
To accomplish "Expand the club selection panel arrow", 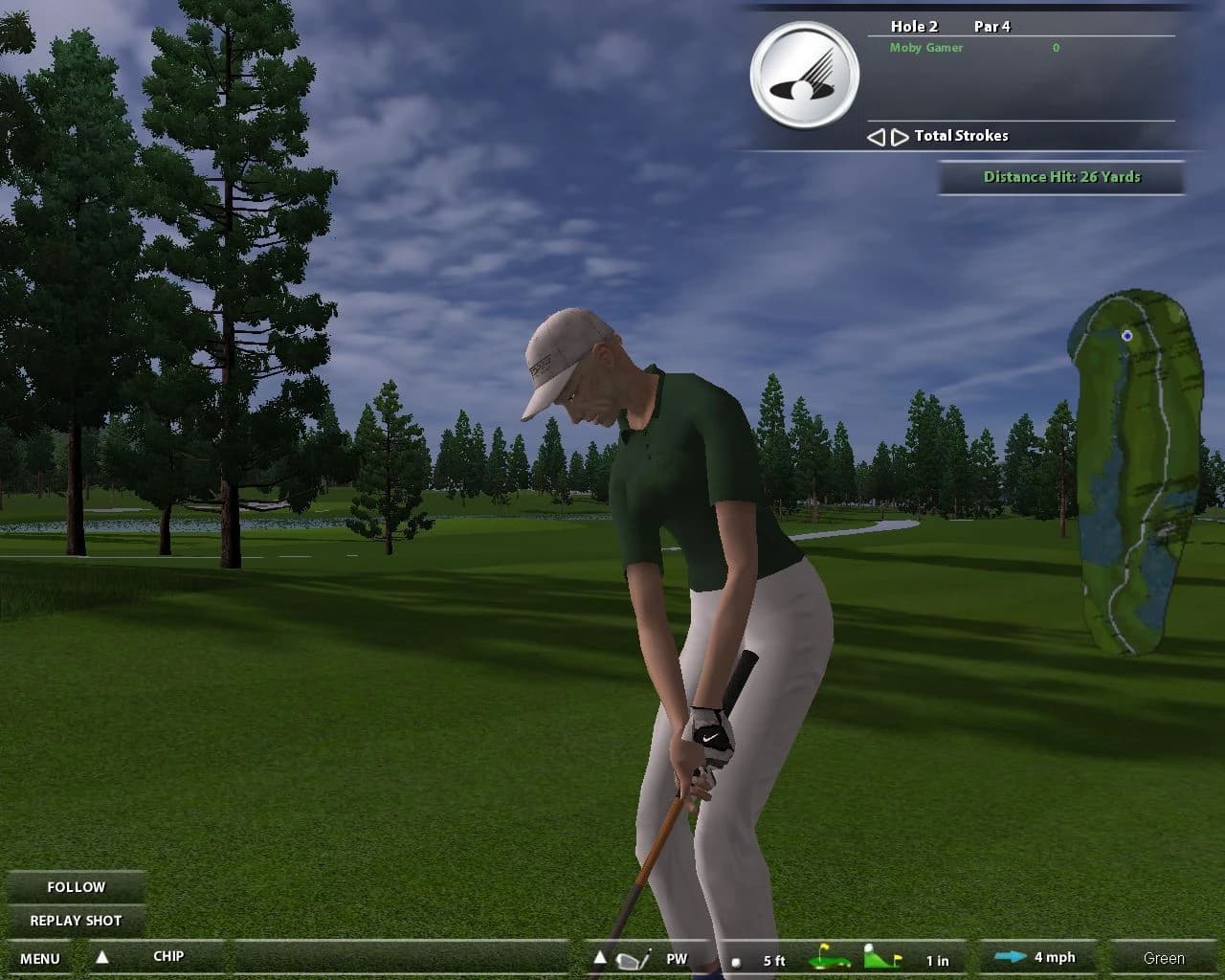I will pos(599,955).
